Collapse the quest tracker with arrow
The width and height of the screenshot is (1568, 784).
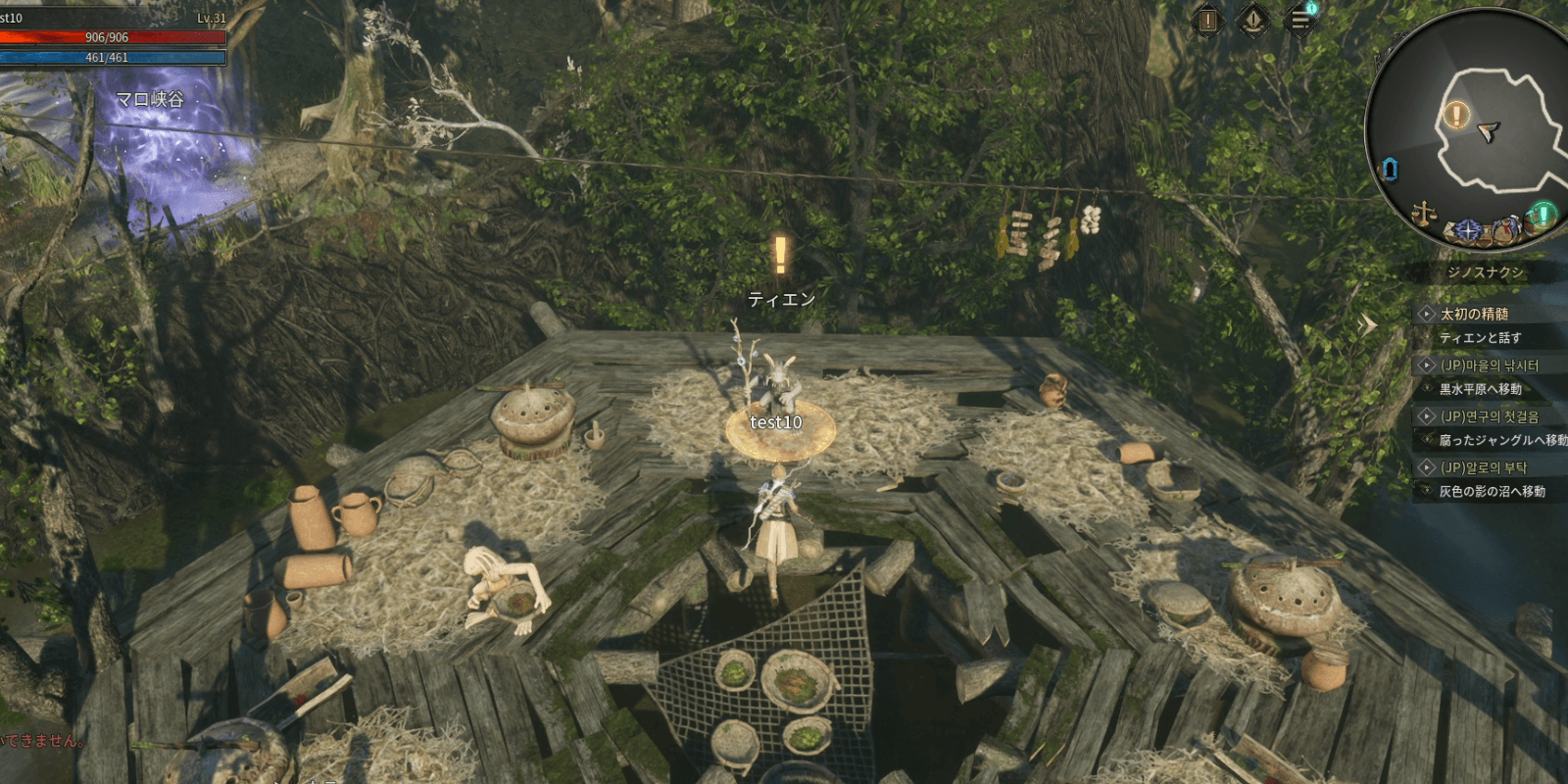tap(1368, 324)
